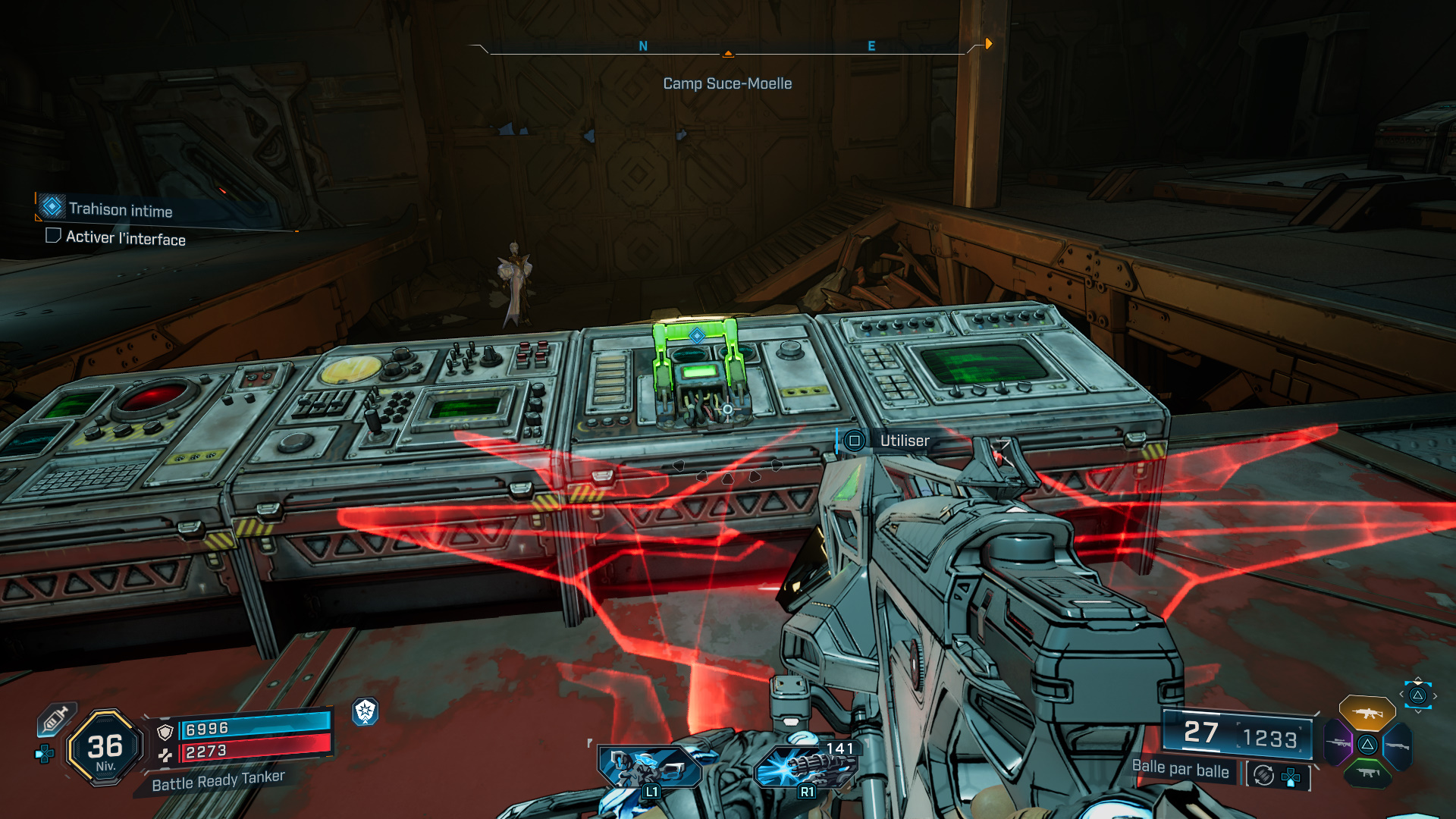The height and width of the screenshot is (819, 1456).
Task: Select the orange assault rifle weapon slot
Action: point(1367,713)
